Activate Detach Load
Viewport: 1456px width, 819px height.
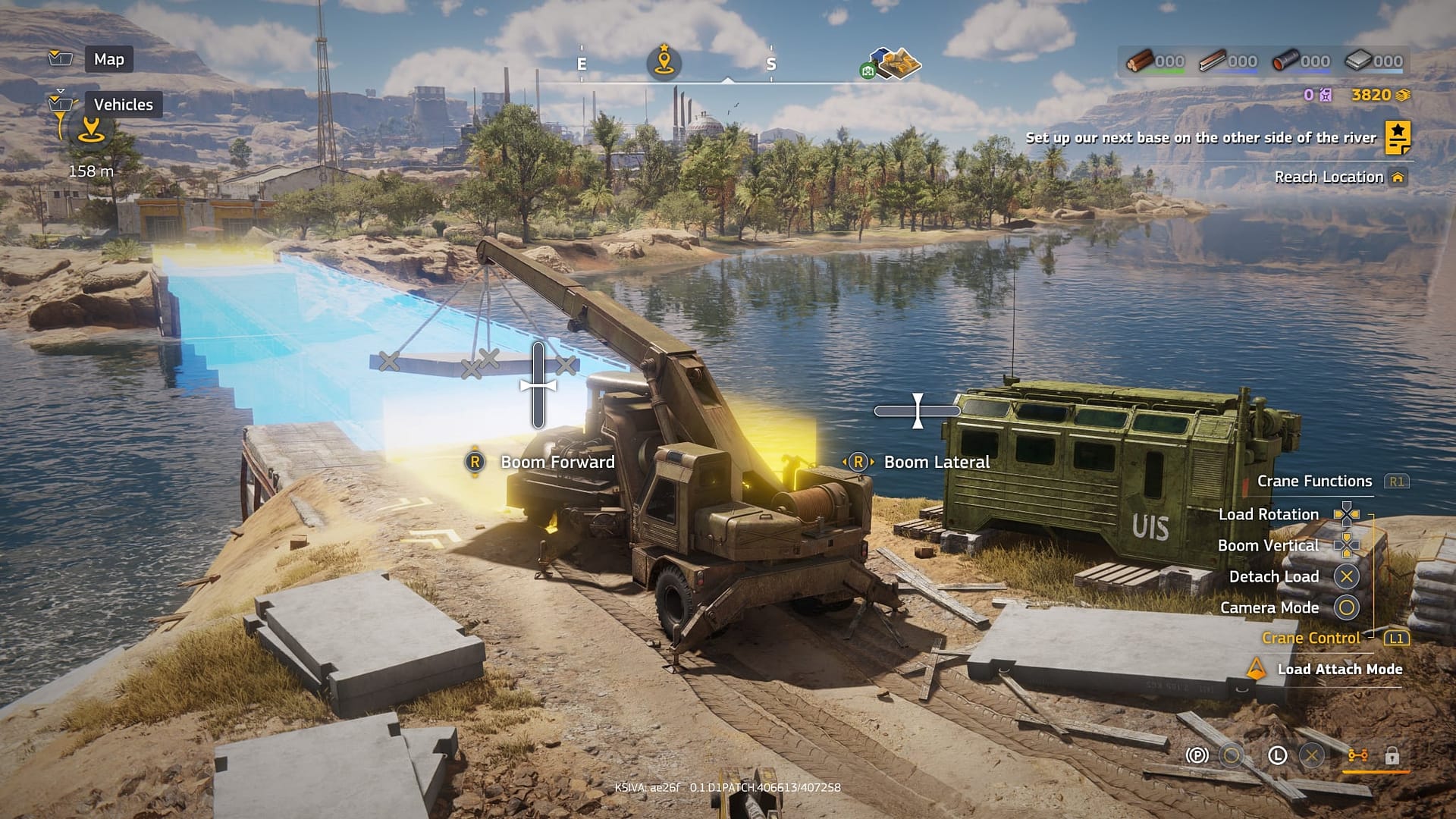(1274, 576)
